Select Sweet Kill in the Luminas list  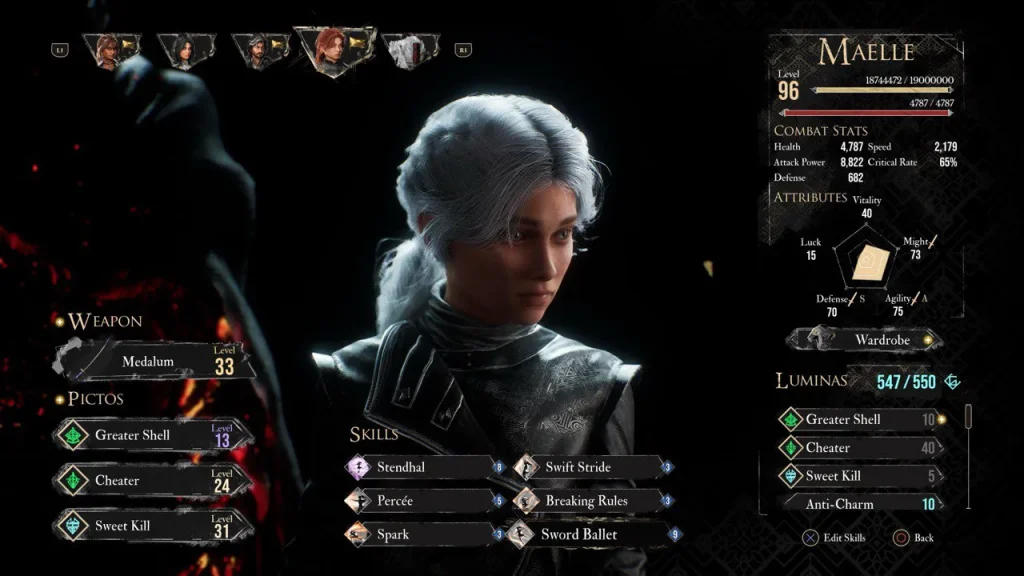pos(862,476)
